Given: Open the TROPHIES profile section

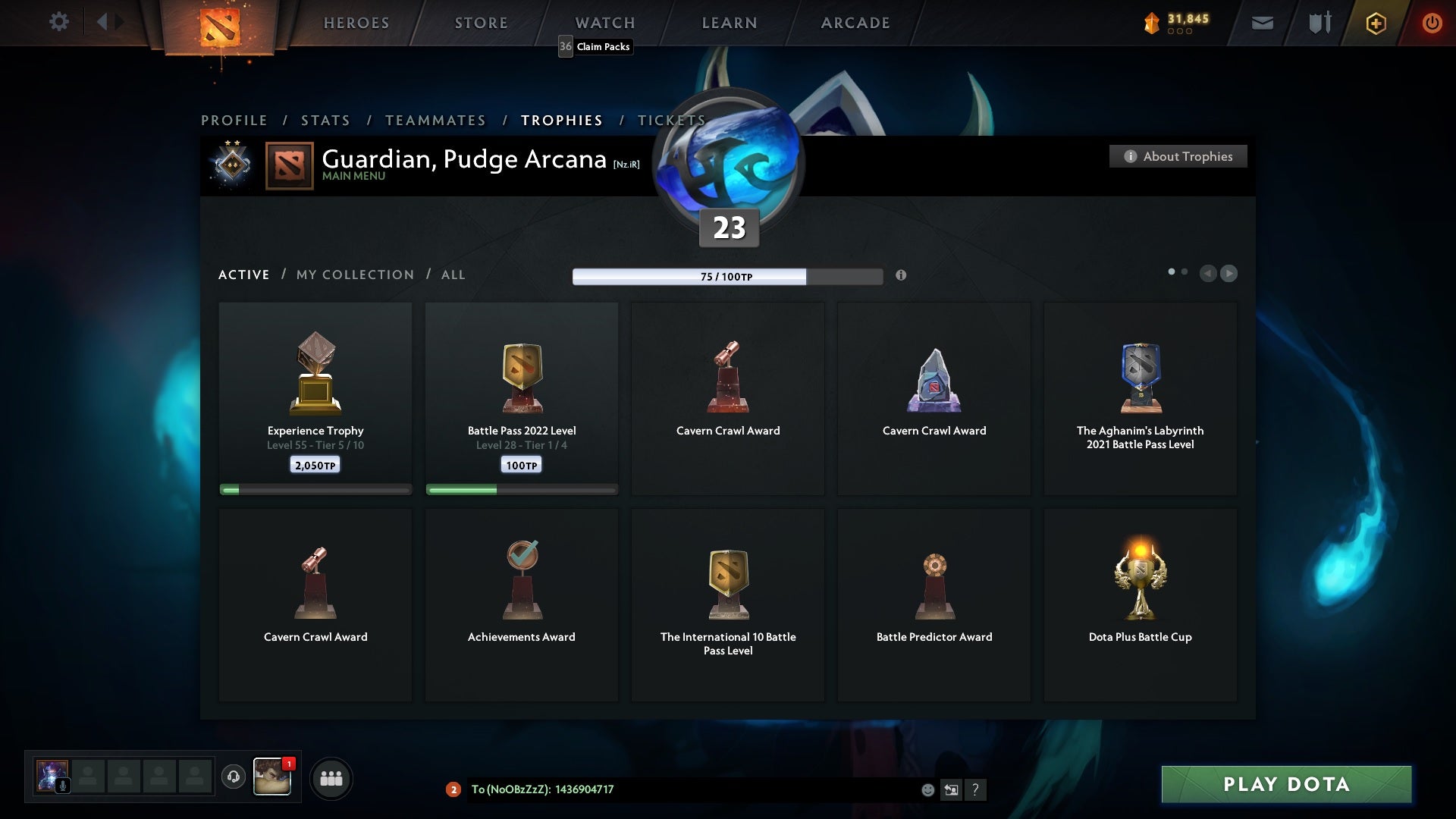Looking at the screenshot, I should 561,120.
